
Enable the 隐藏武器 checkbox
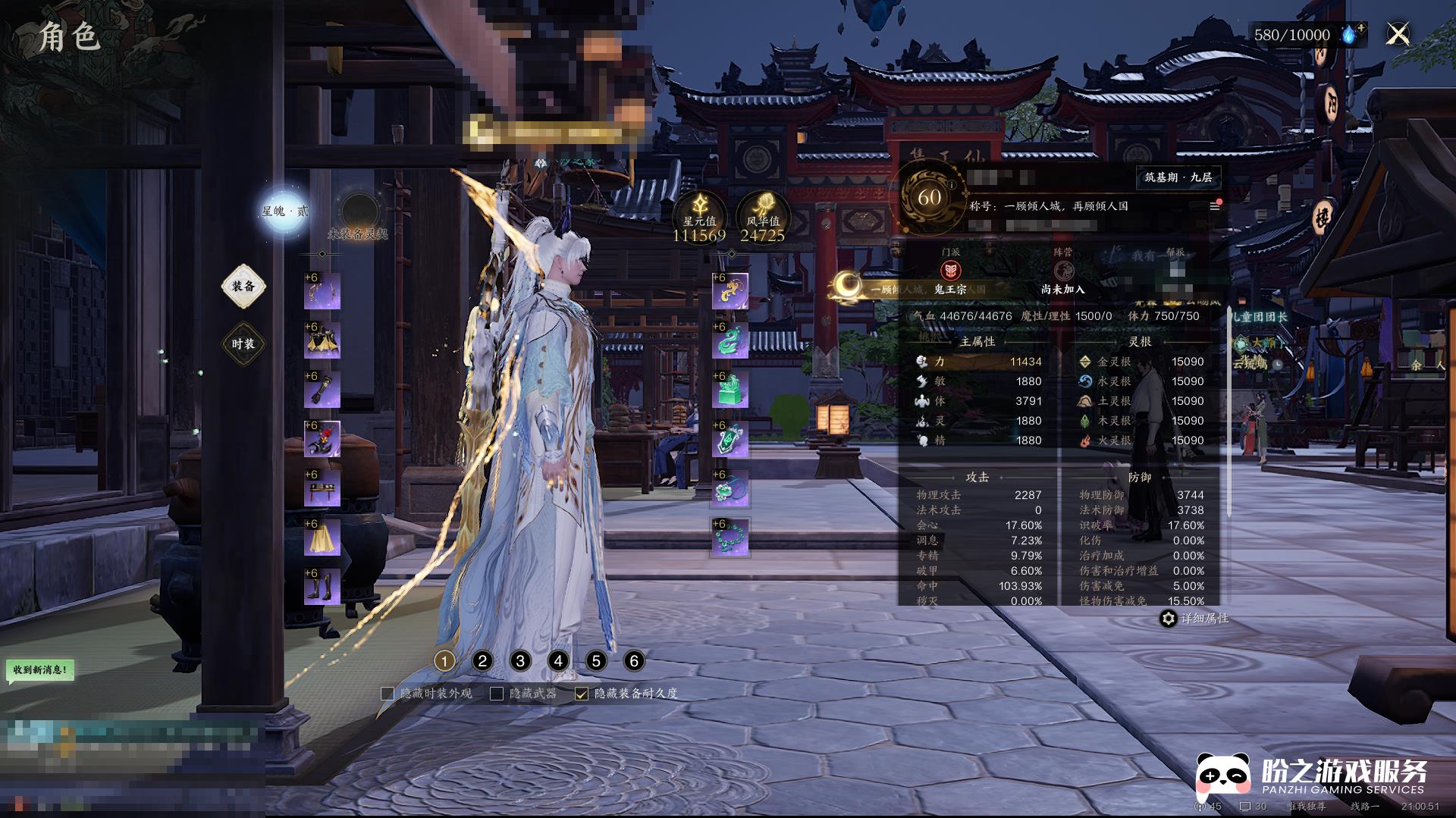tap(497, 694)
